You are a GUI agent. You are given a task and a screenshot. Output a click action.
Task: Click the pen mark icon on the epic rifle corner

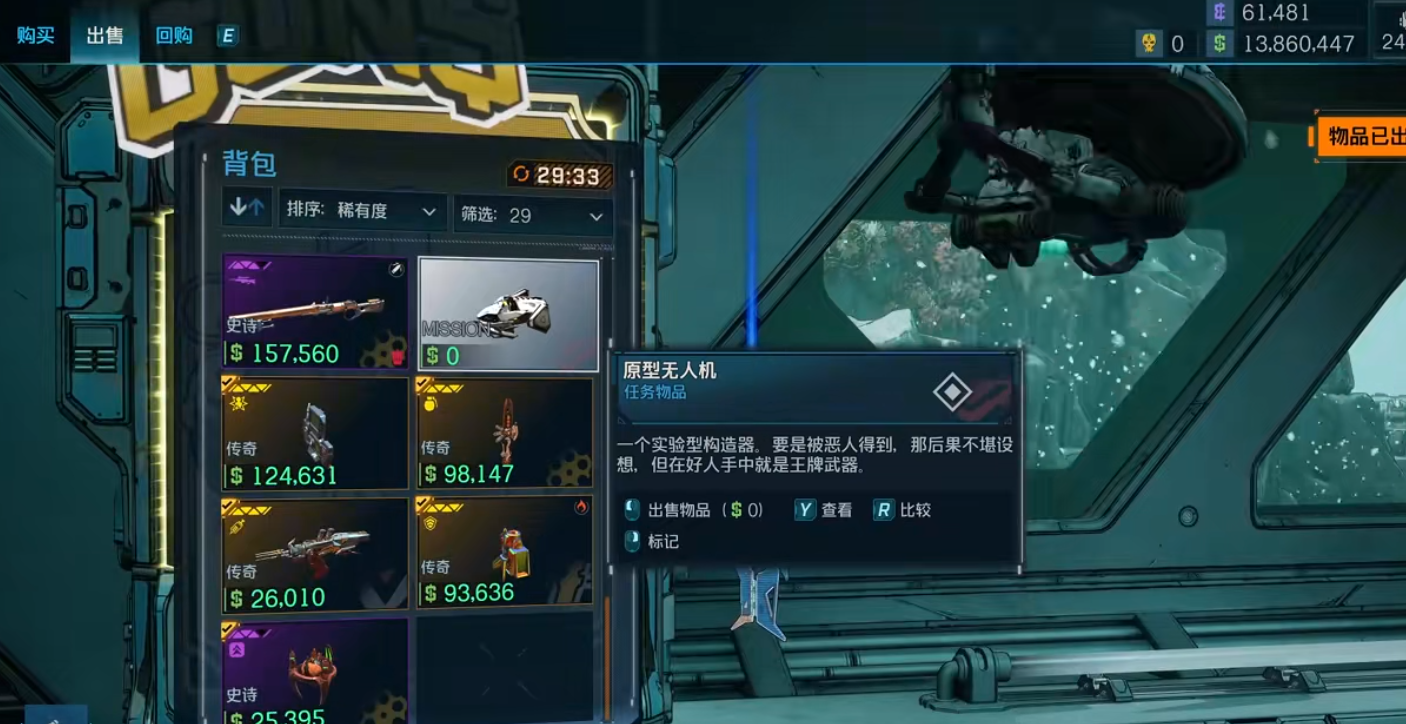(x=395, y=267)
